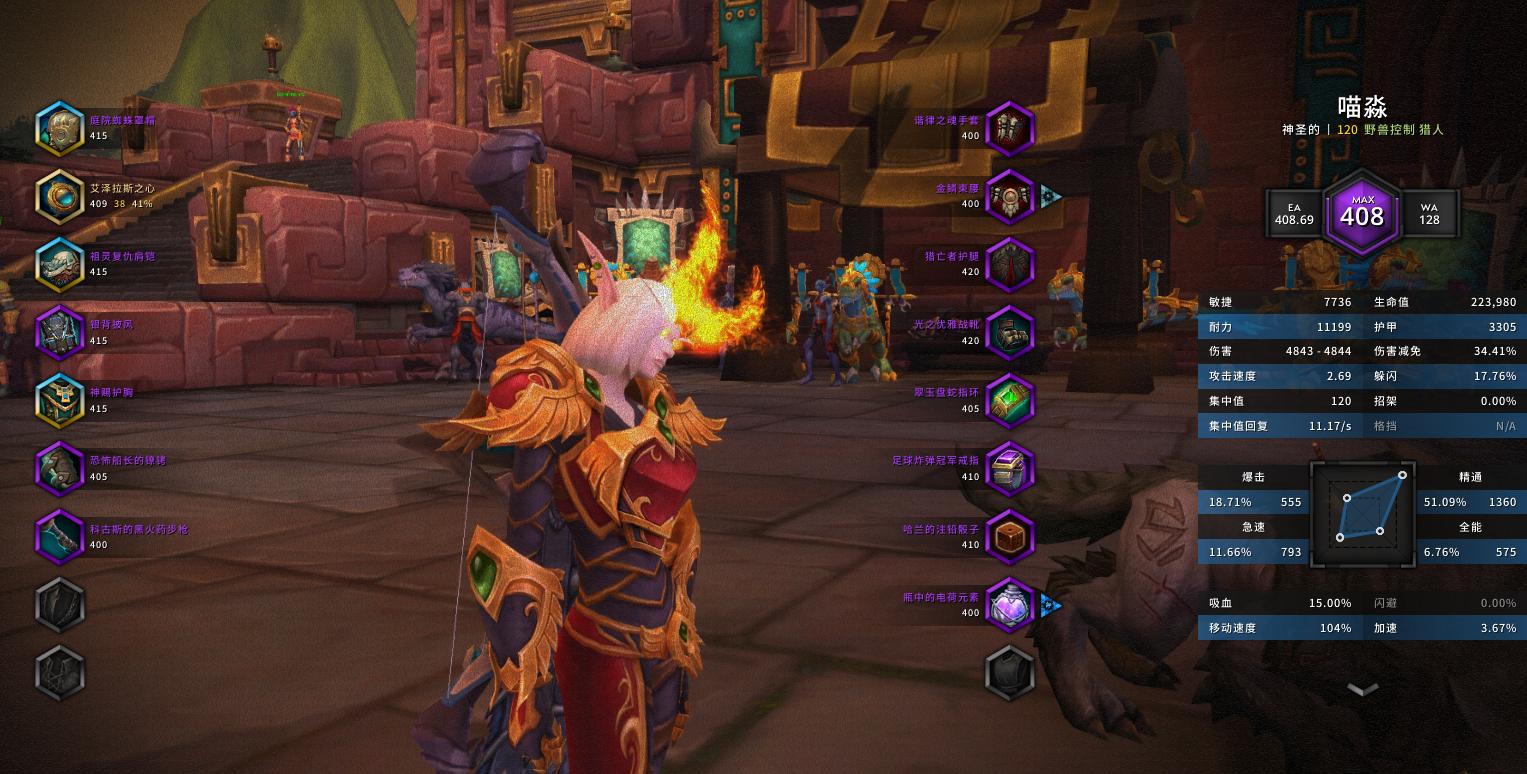Screen dimensions: 1527x774
Task: Click the secondary stats diamond chart
Action: click(x=1362, y=511)
